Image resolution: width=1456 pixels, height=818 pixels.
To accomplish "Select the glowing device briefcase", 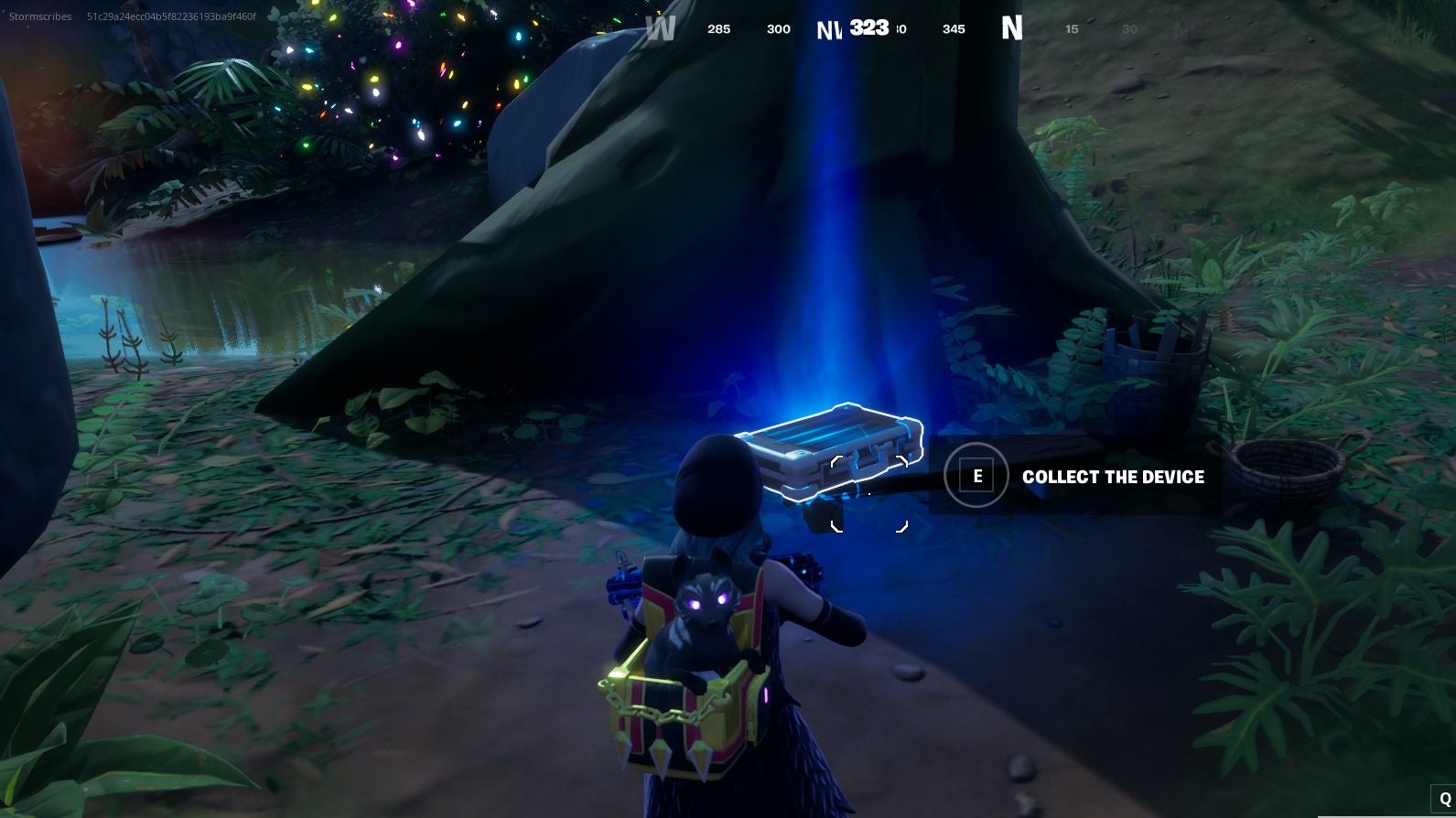I will (x=833, y=448).
